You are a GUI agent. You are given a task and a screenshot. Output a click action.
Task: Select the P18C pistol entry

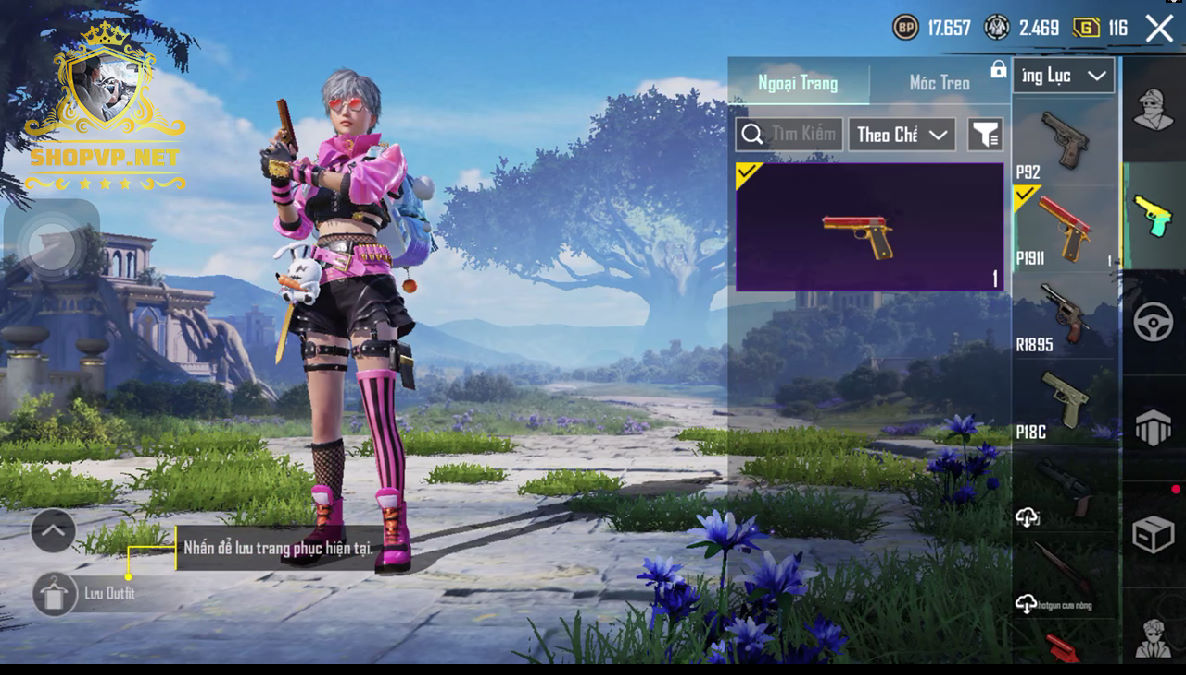(x=1063, y=402)
